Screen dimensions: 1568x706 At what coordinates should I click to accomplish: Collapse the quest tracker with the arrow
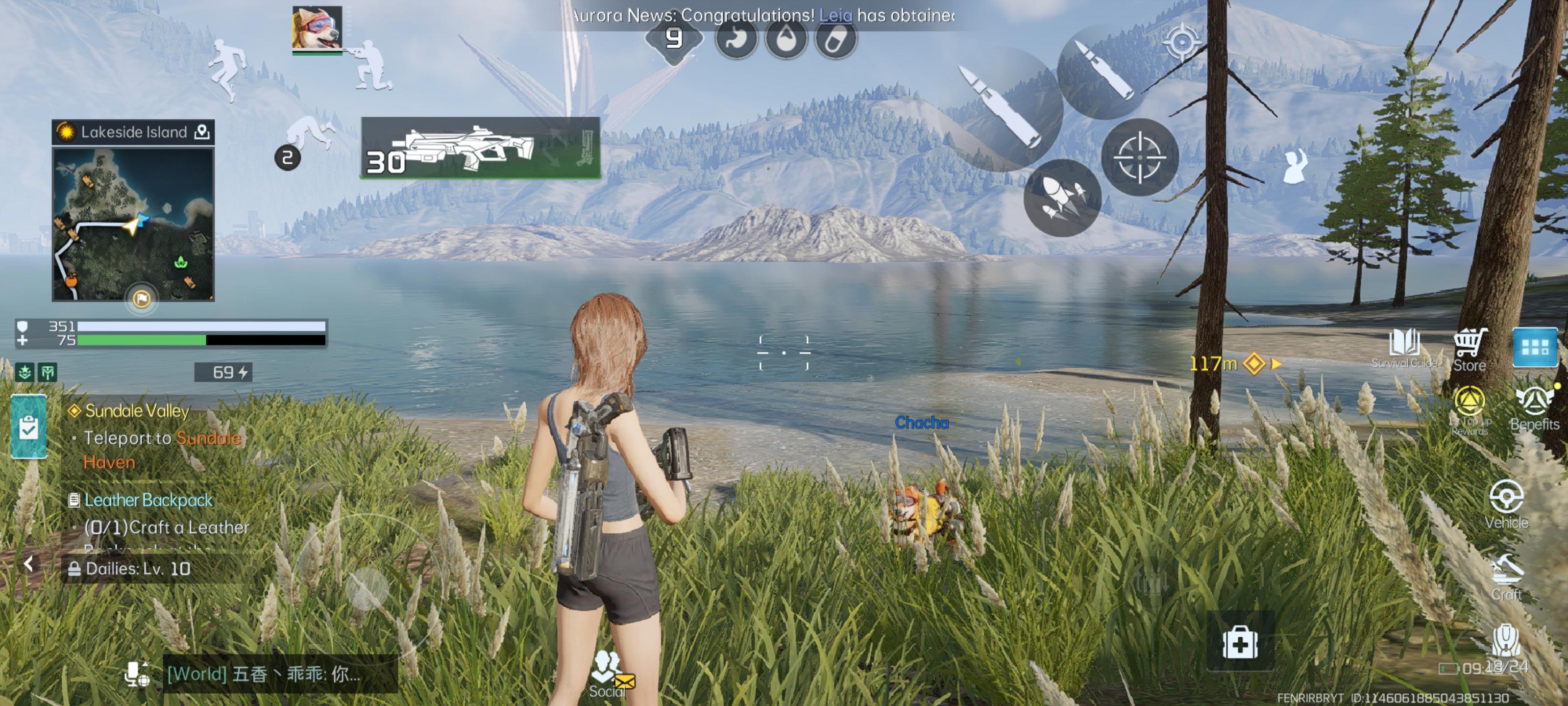coord(28,564)
